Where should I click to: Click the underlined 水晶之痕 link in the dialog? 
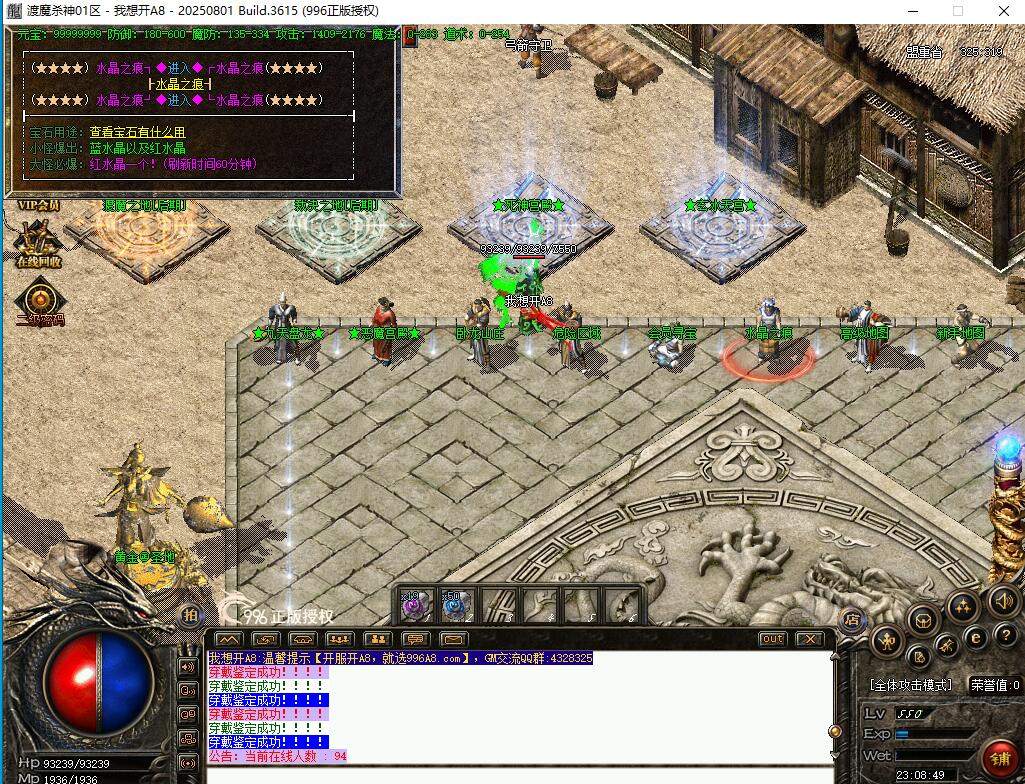point(180,85)
